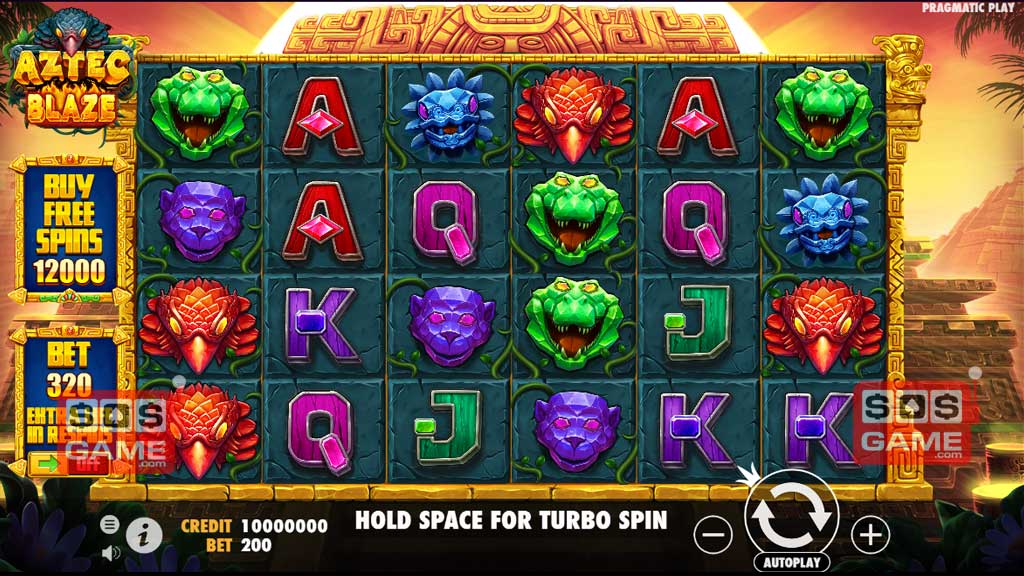
Task: Open the hamburger settings menu
Action: pos(110,524)
